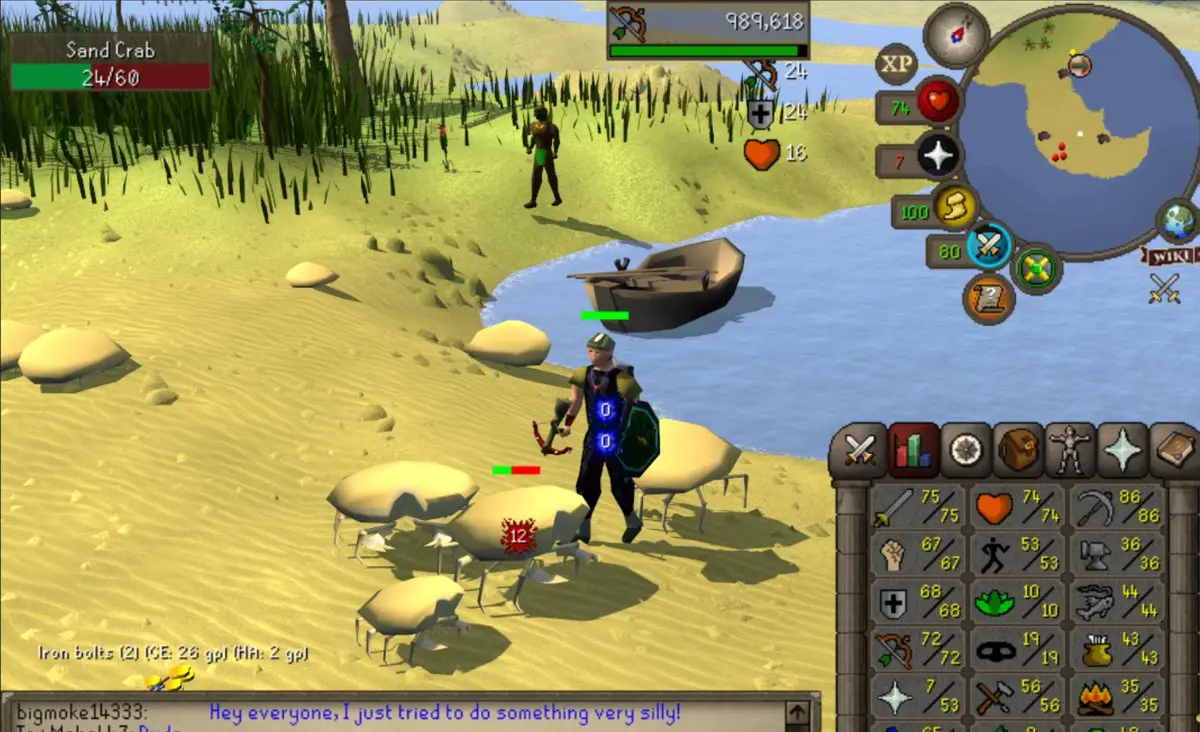
Task: Open the Inventory backpack tab
Action: (x=1018, y=451)
